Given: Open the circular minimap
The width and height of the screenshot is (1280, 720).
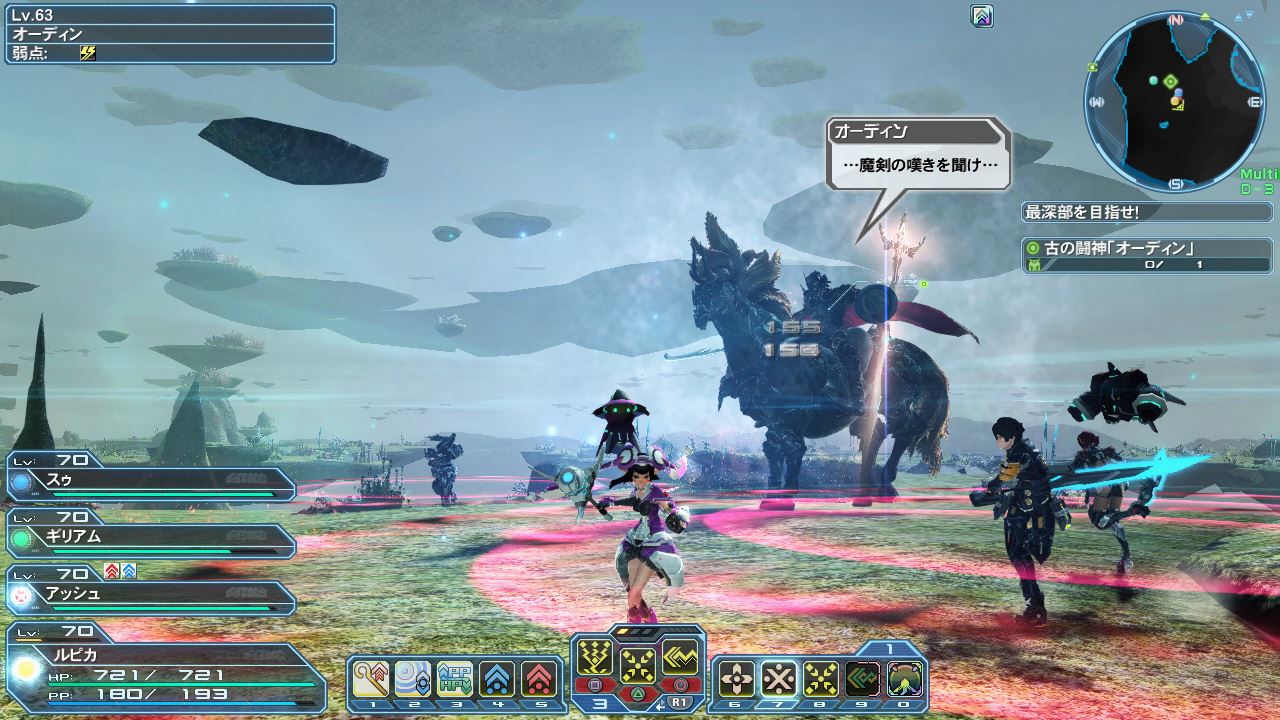Looking at the screenshot, I should [x=1174, y=101].
